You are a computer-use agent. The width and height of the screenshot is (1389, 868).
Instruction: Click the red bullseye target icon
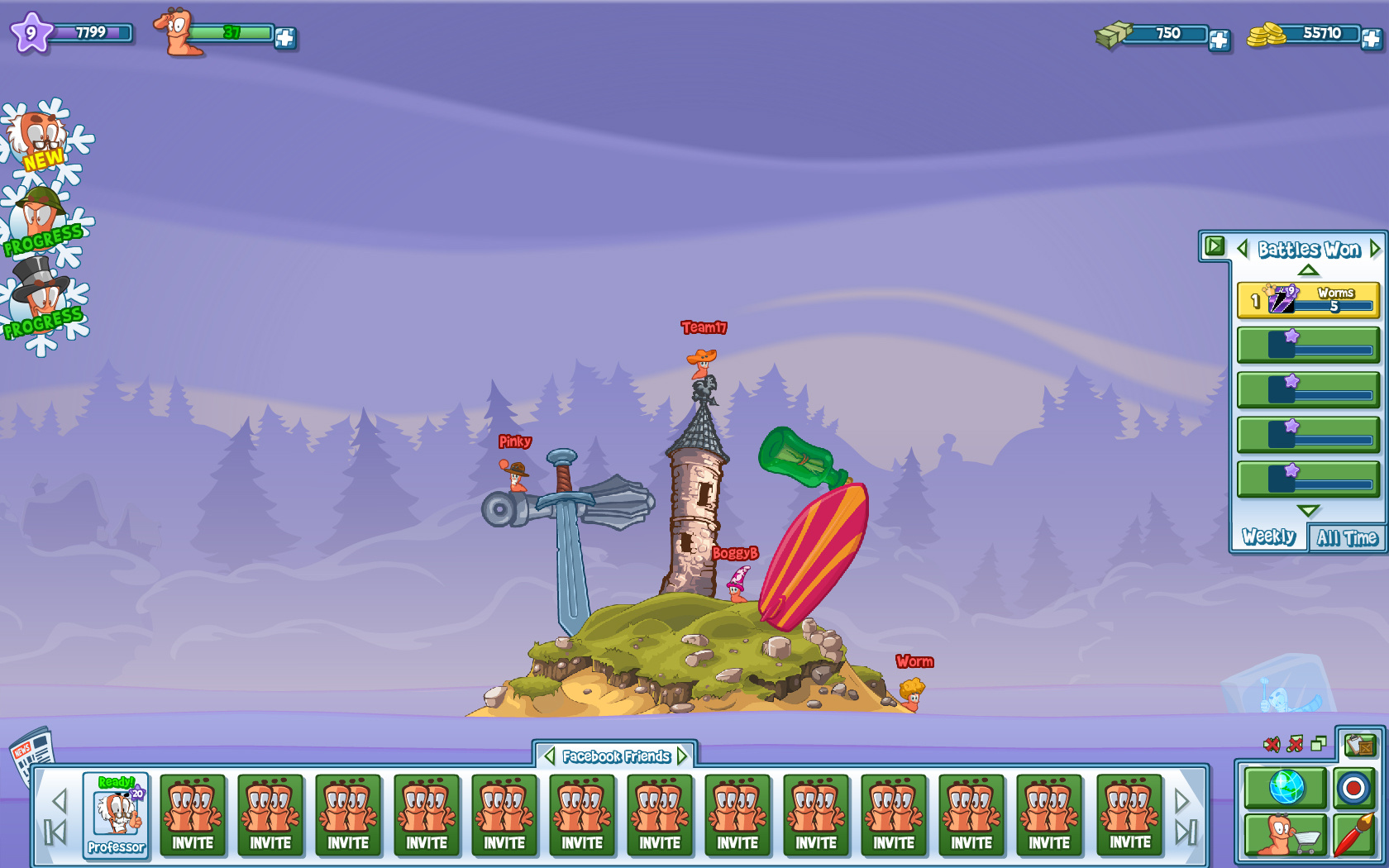1353,788
